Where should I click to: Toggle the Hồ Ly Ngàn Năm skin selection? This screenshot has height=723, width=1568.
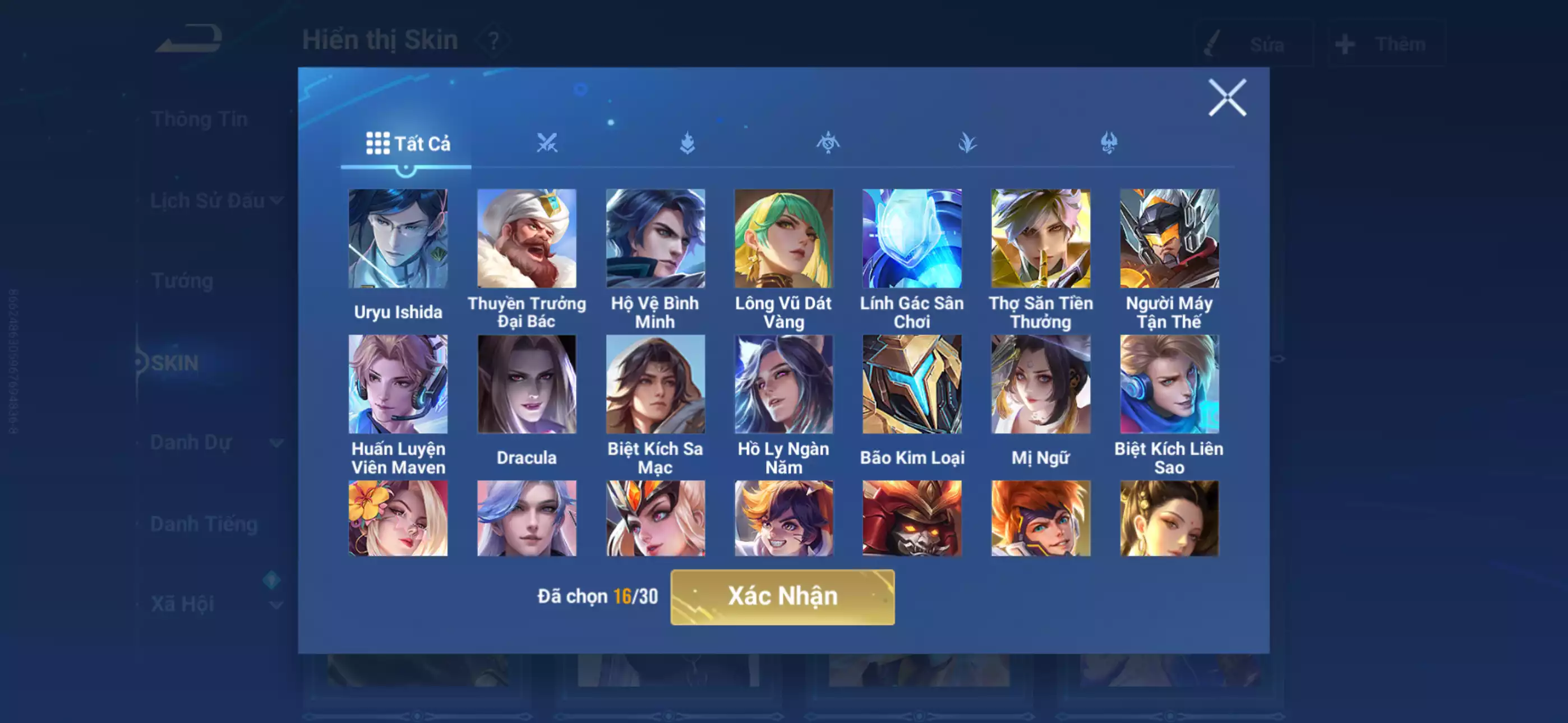pyautogui.click(x=785, y=383)
